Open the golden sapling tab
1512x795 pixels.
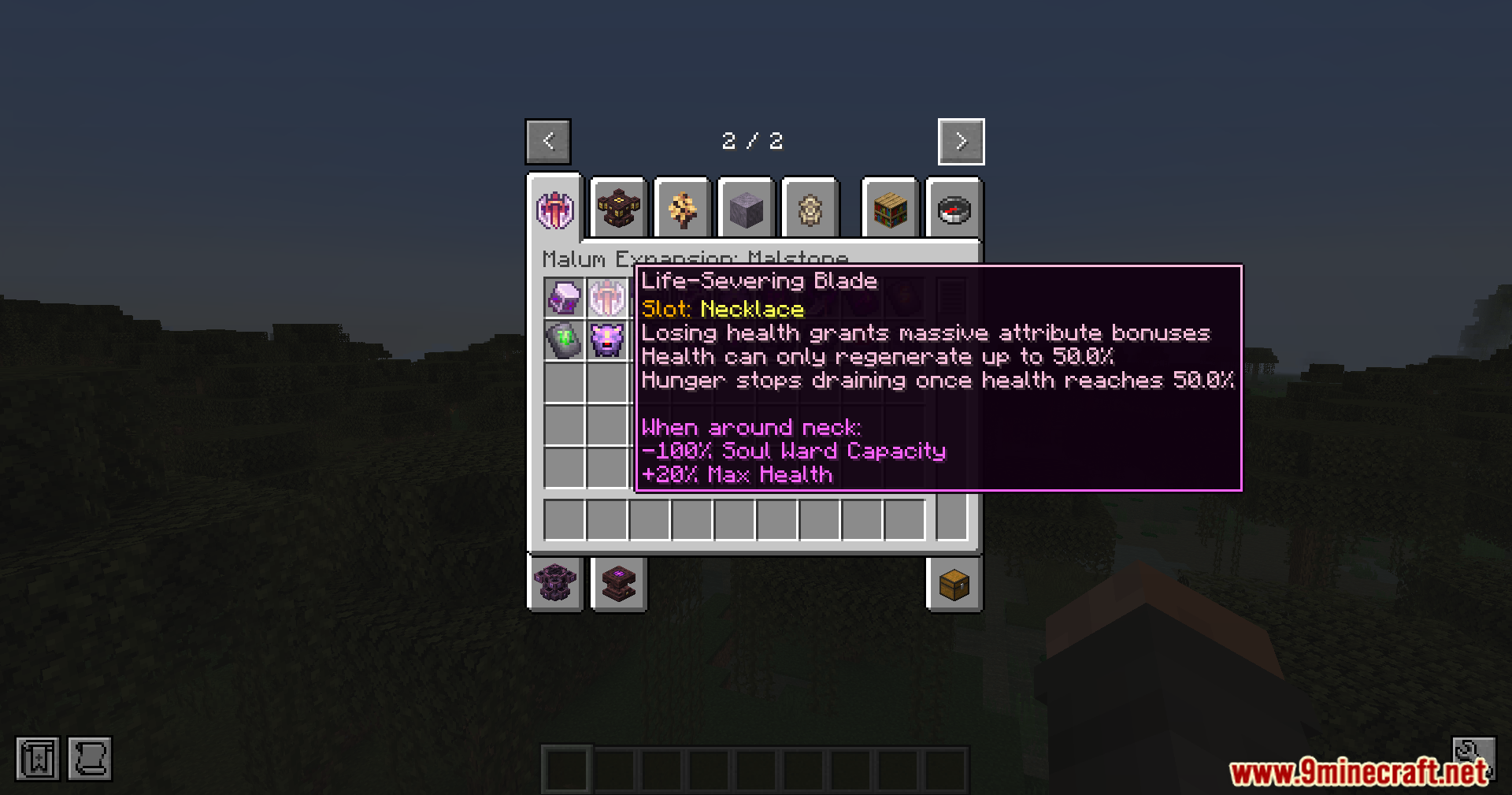(x=682, y=209)
